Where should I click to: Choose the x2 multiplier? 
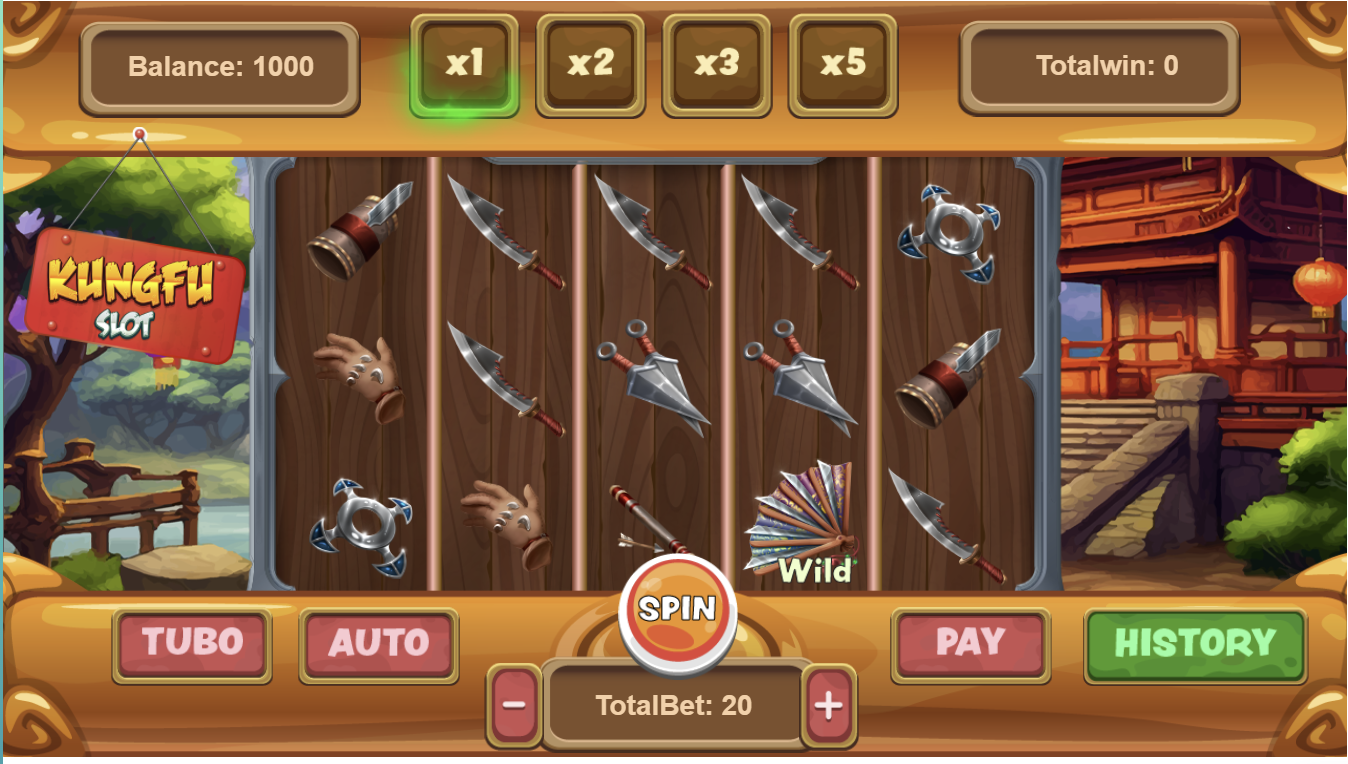590,64
